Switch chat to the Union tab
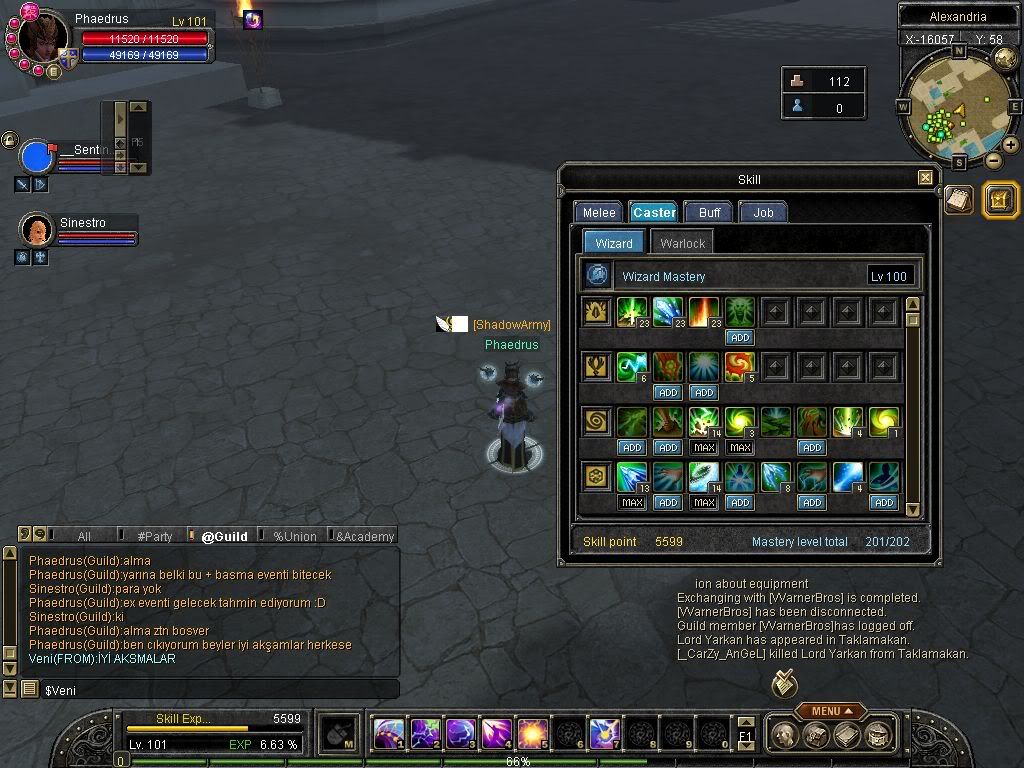 point(295,536)
